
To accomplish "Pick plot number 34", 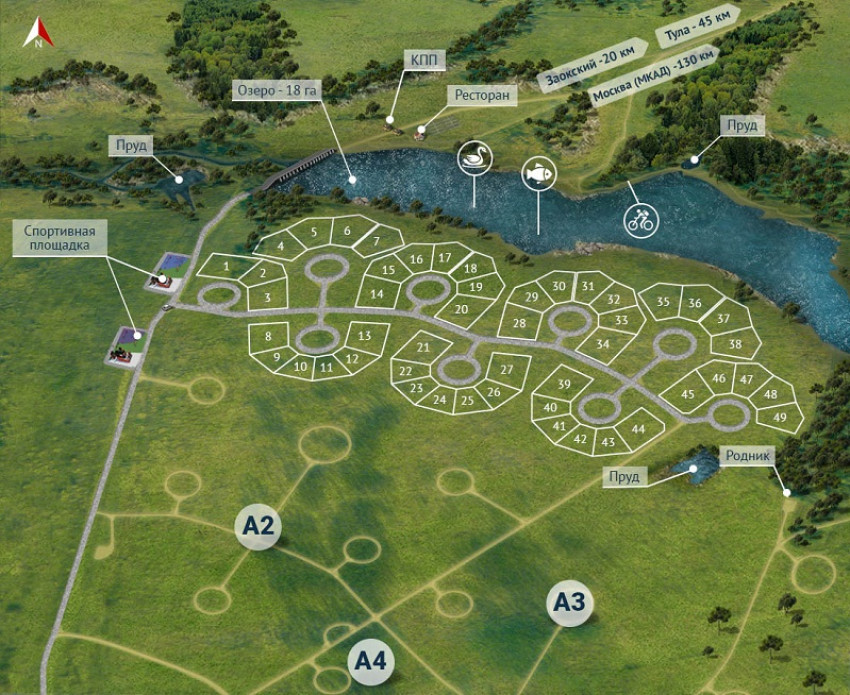I will coord(602,344).
